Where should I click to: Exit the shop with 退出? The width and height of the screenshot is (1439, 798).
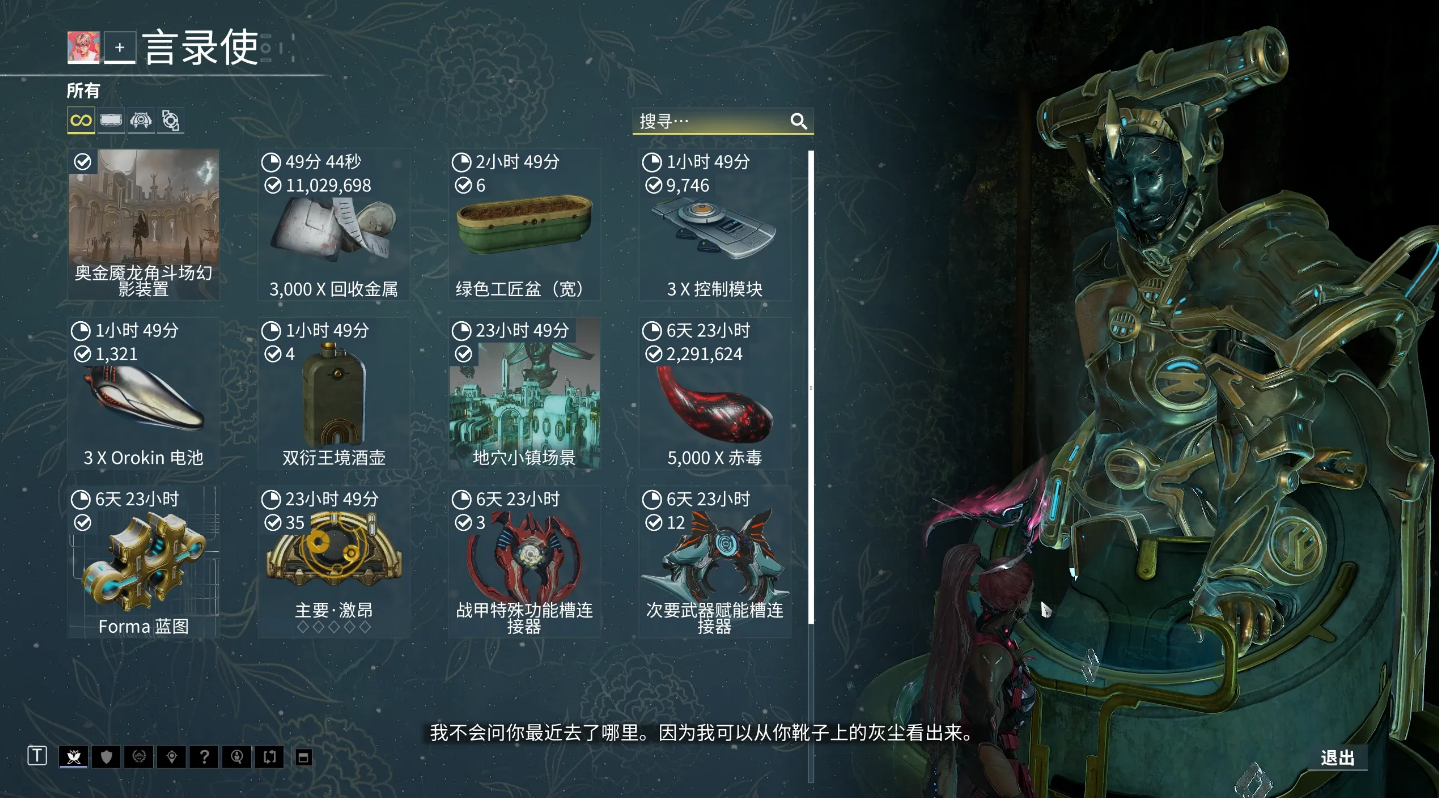(1337, 758)
